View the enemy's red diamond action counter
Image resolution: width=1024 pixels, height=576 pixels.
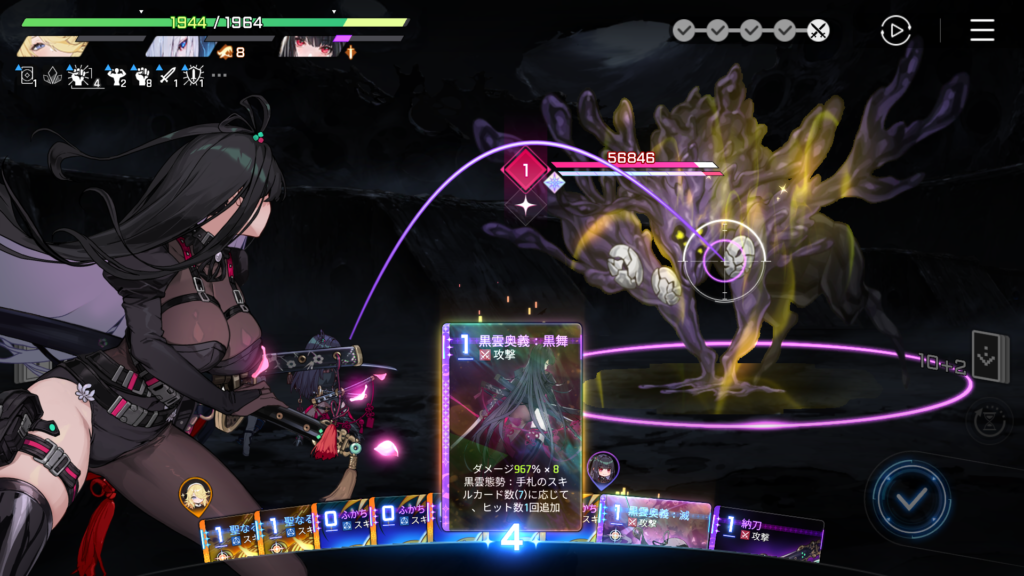coord(525,170)
